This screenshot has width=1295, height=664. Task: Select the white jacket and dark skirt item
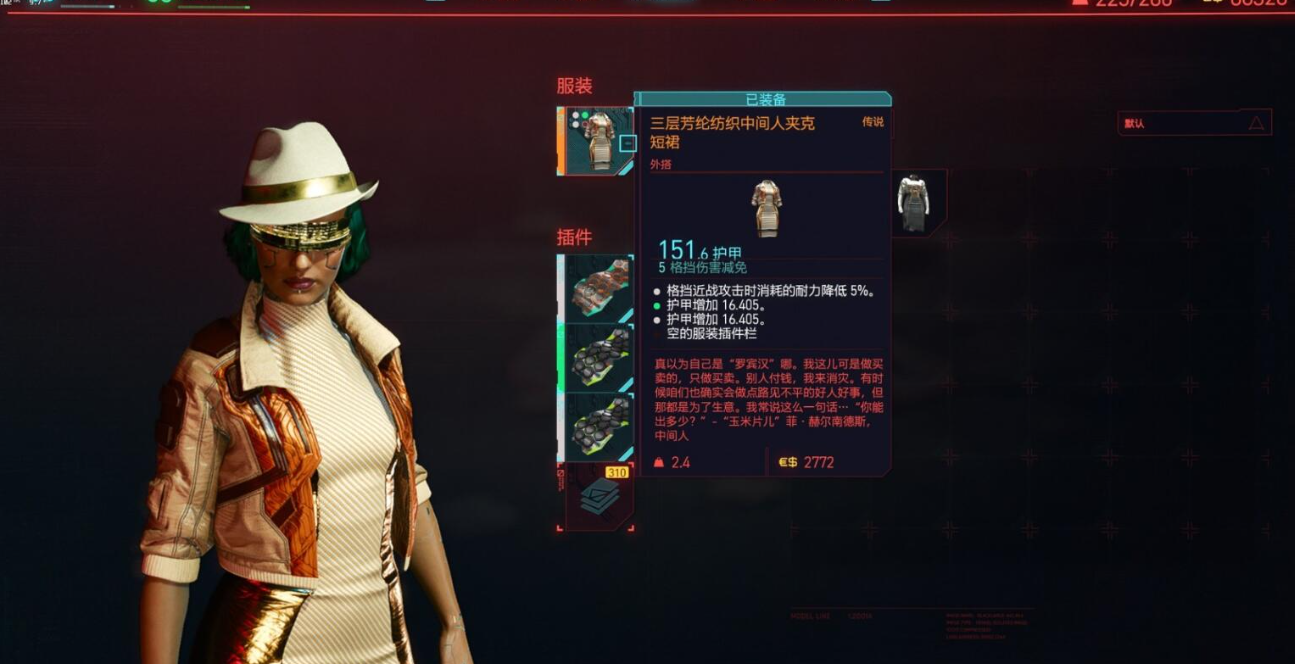click(913, 203)
